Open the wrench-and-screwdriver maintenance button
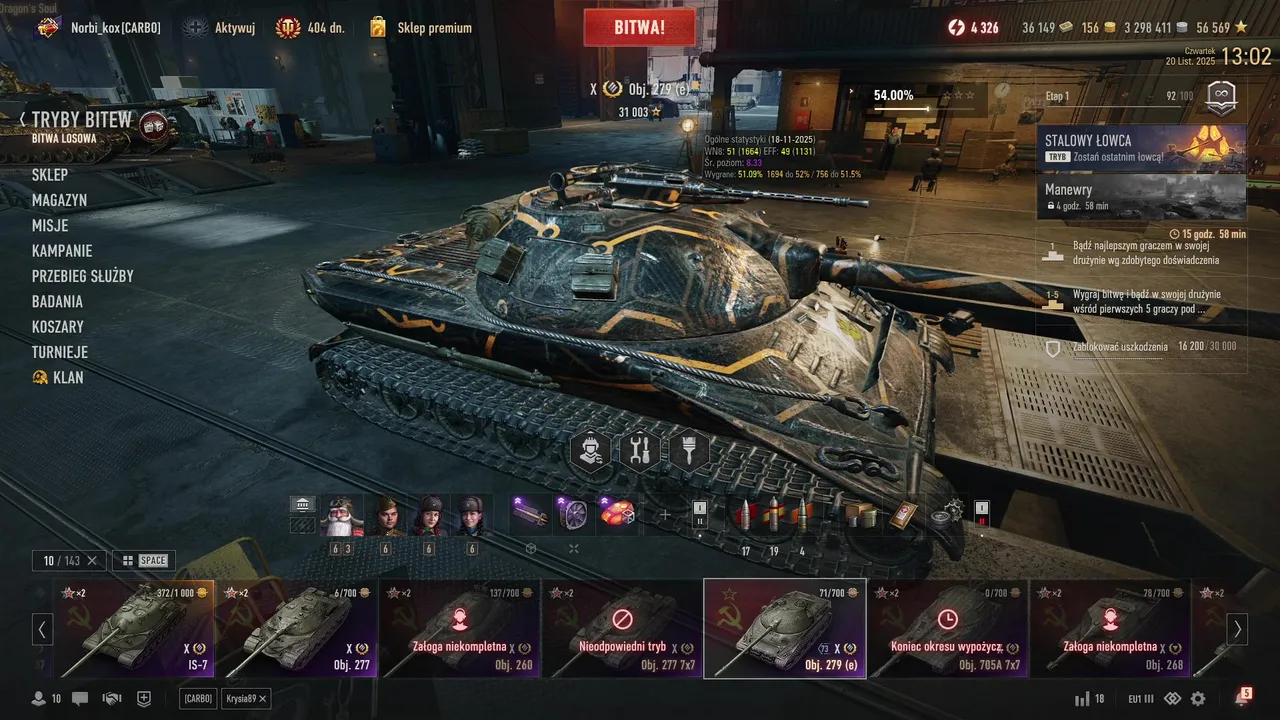Viewport: 1280px width, 720px height. coord(640,451)
